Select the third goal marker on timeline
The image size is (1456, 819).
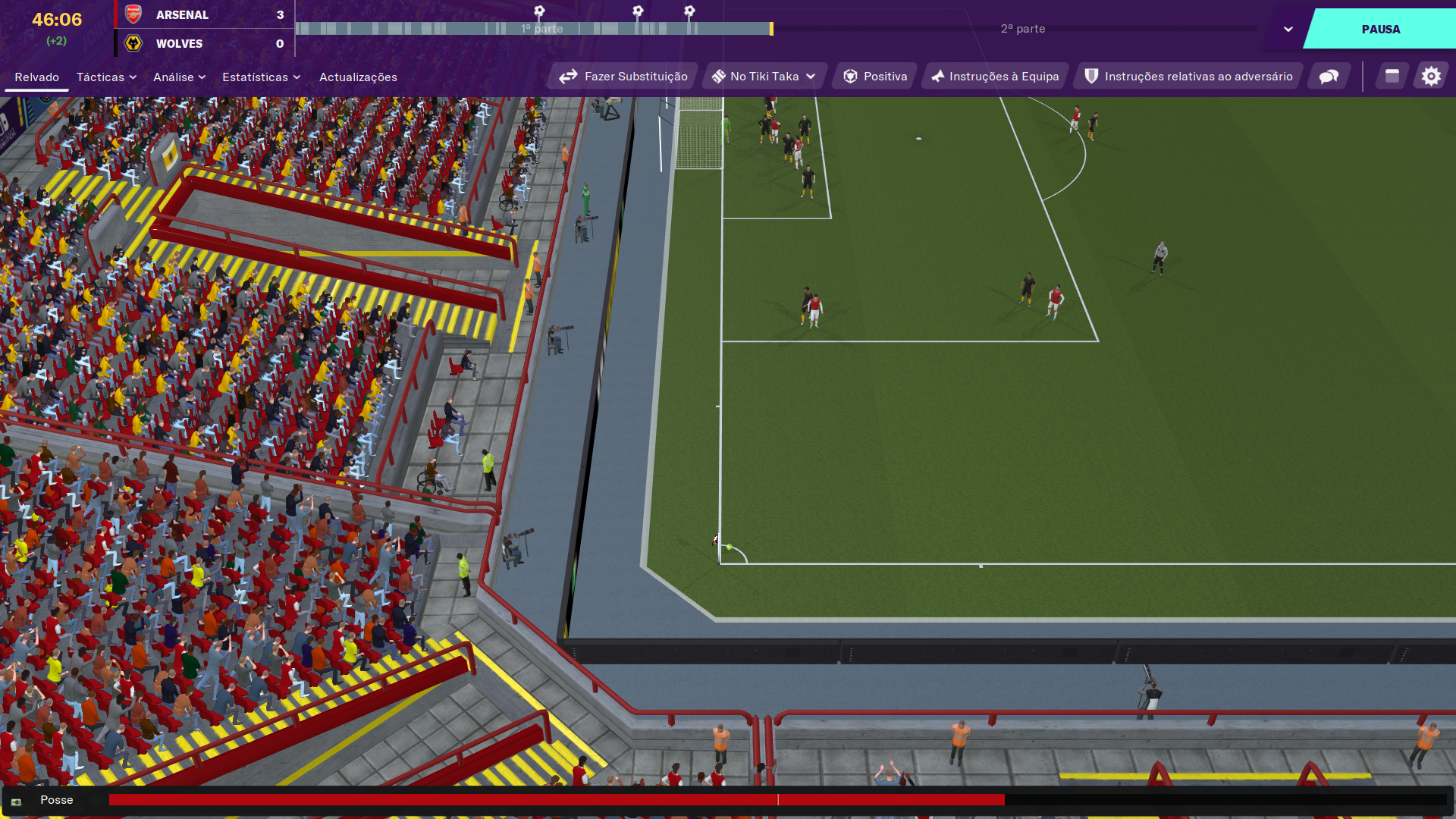coord(689,11)
